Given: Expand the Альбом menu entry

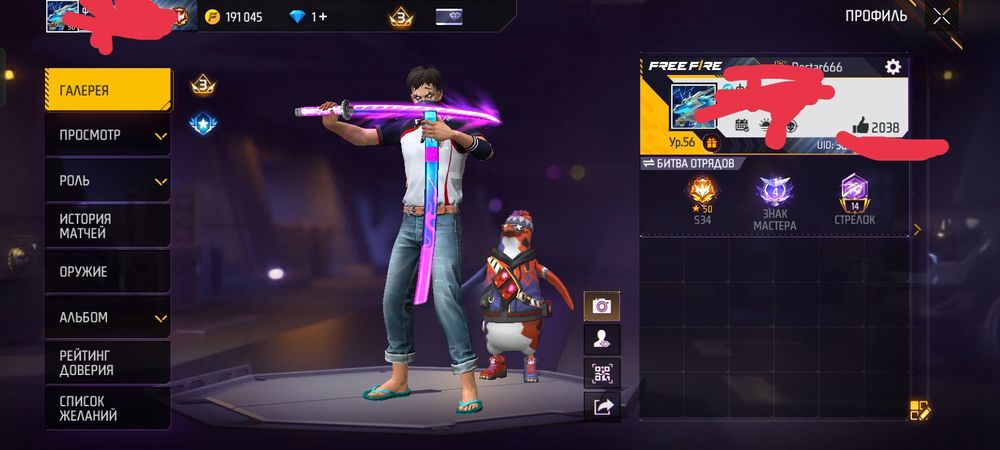Looking at the screenshot, I should (107, 317).
